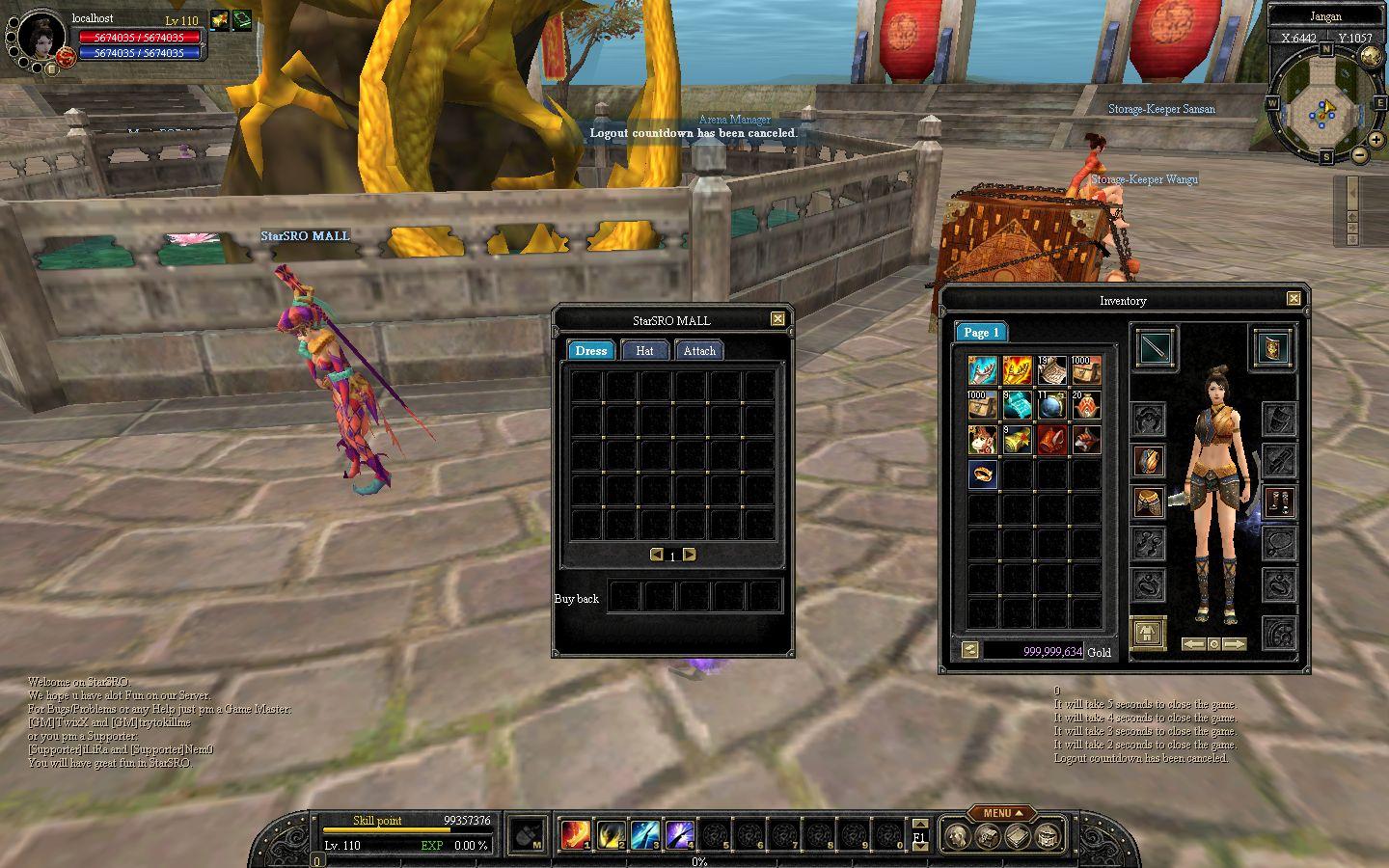Select the Dress tab
Screen dimensions: 1389x868
click(x=590, y=351)
